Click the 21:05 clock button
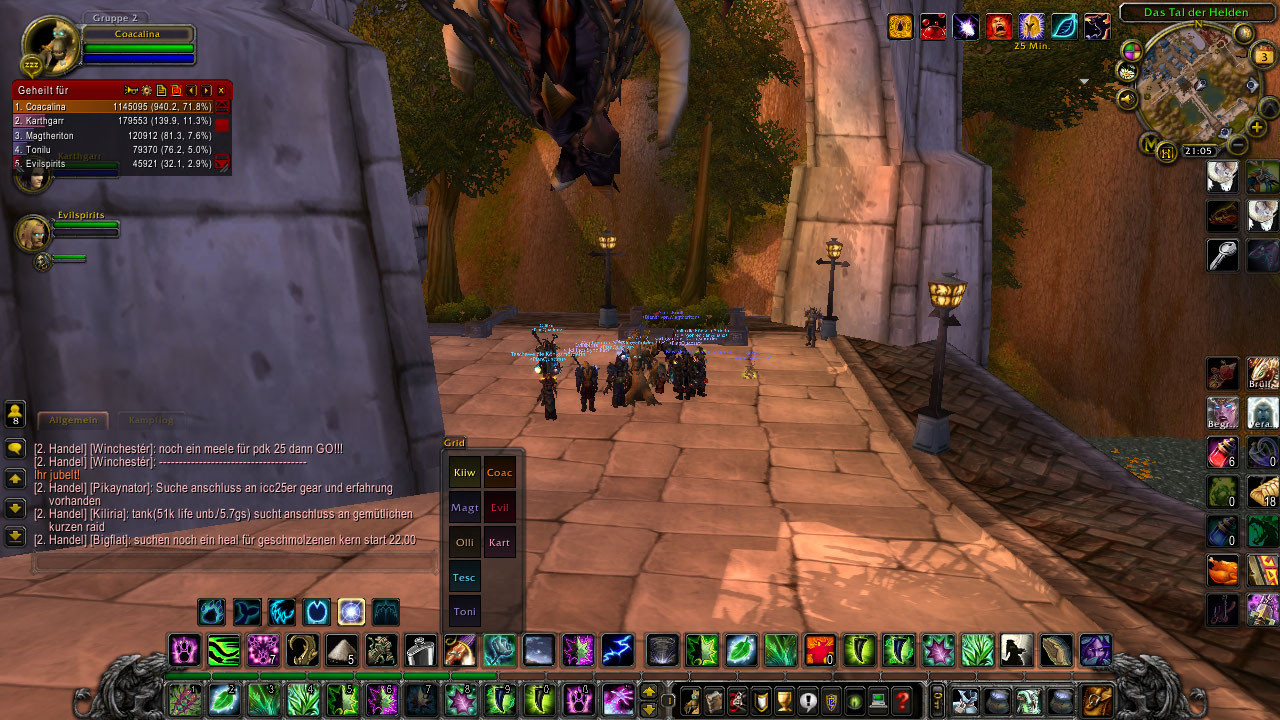The image size is (1280, 720). pos(1198,151)
